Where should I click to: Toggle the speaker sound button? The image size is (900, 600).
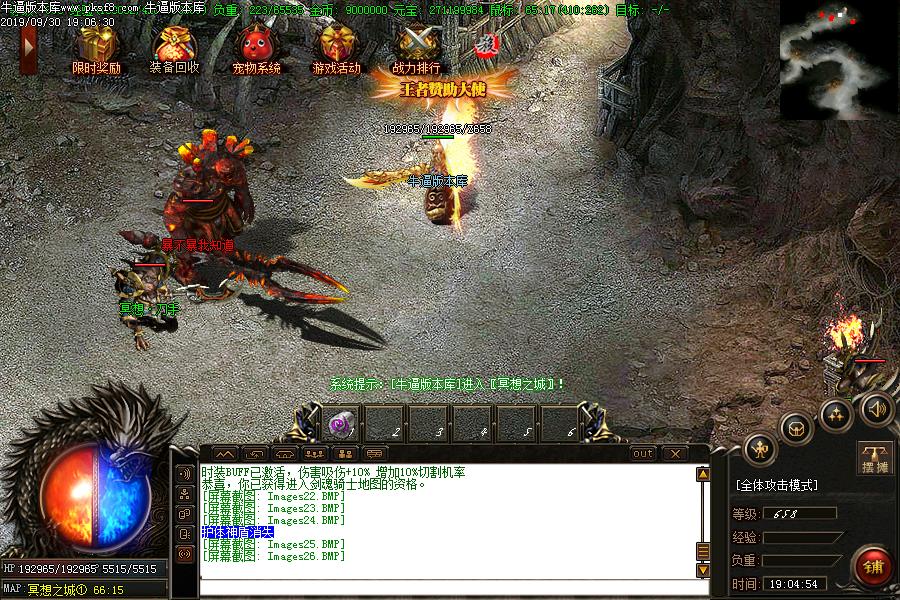coord(877,408)
